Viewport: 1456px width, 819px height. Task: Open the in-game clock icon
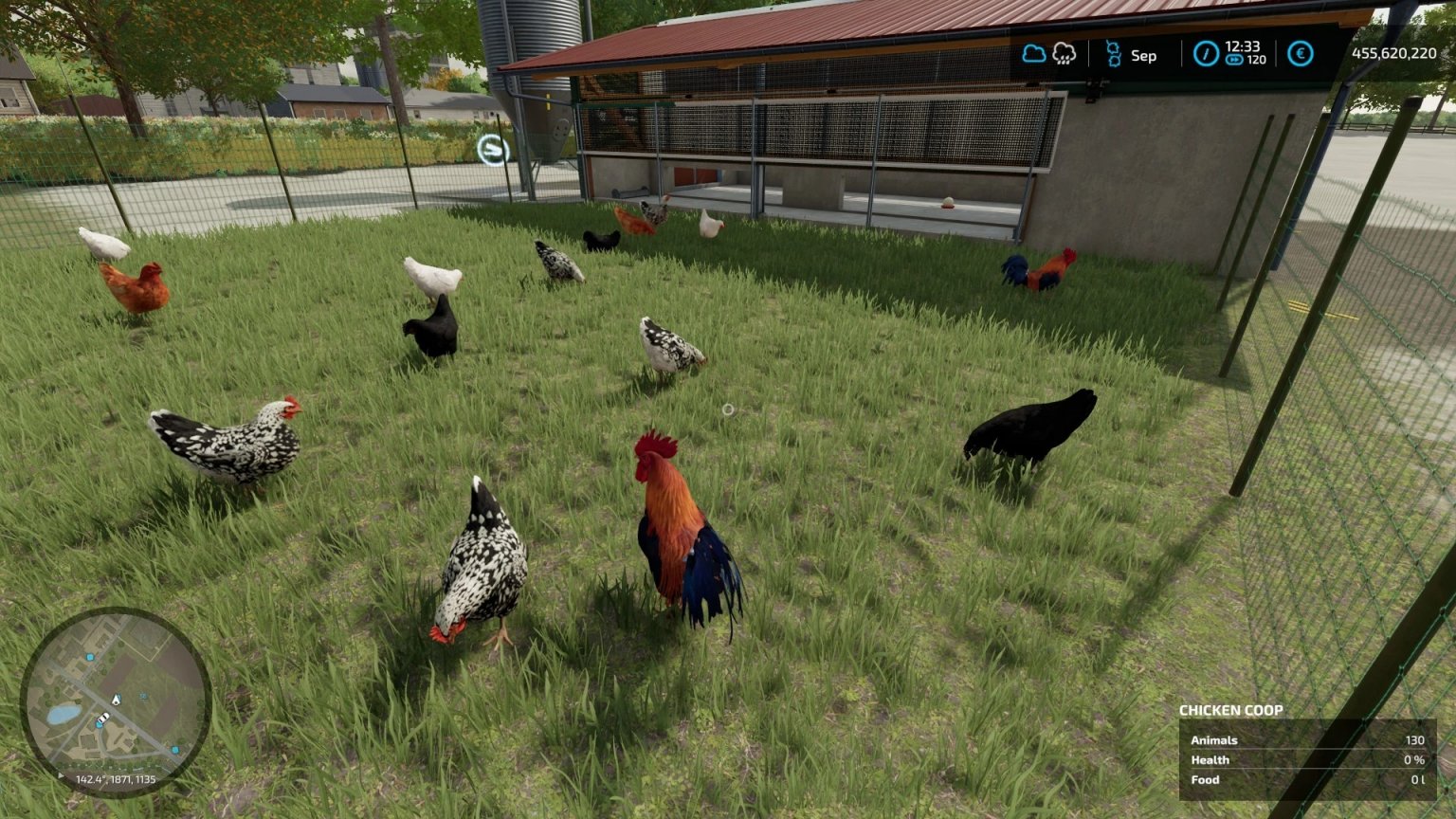click(1208, 53)
